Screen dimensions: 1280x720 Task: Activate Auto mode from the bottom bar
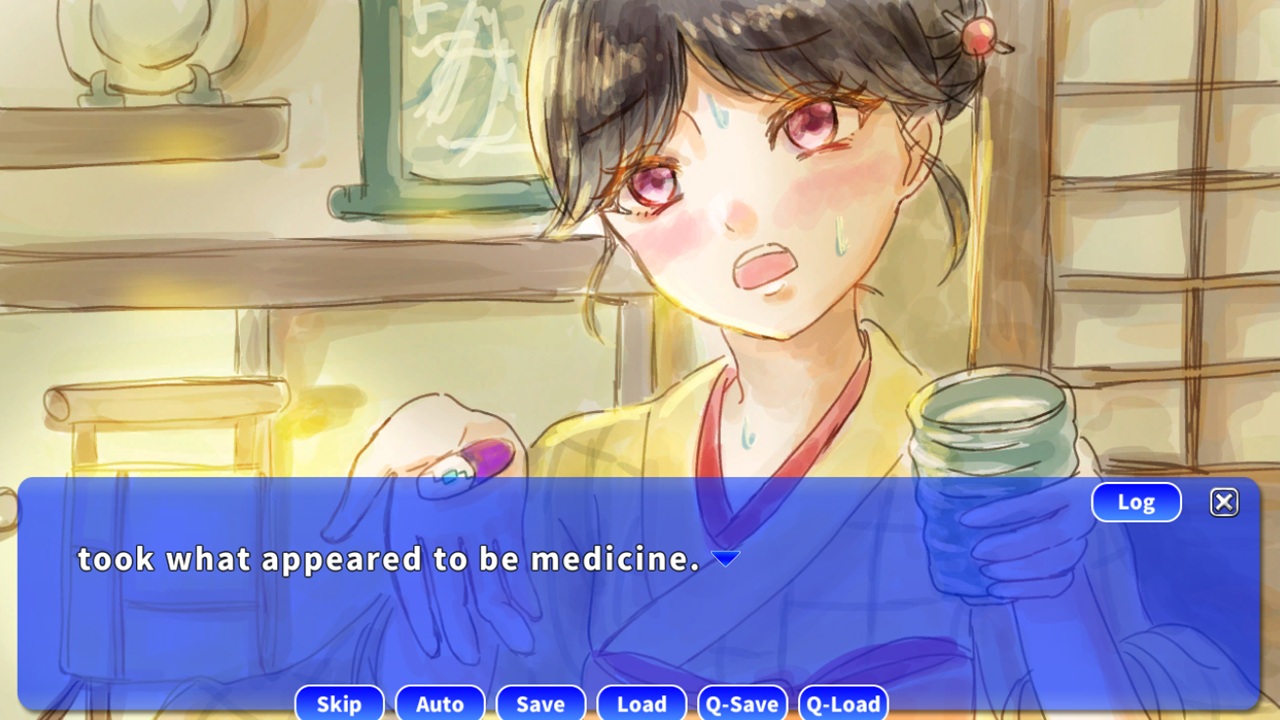pos(440,704)
